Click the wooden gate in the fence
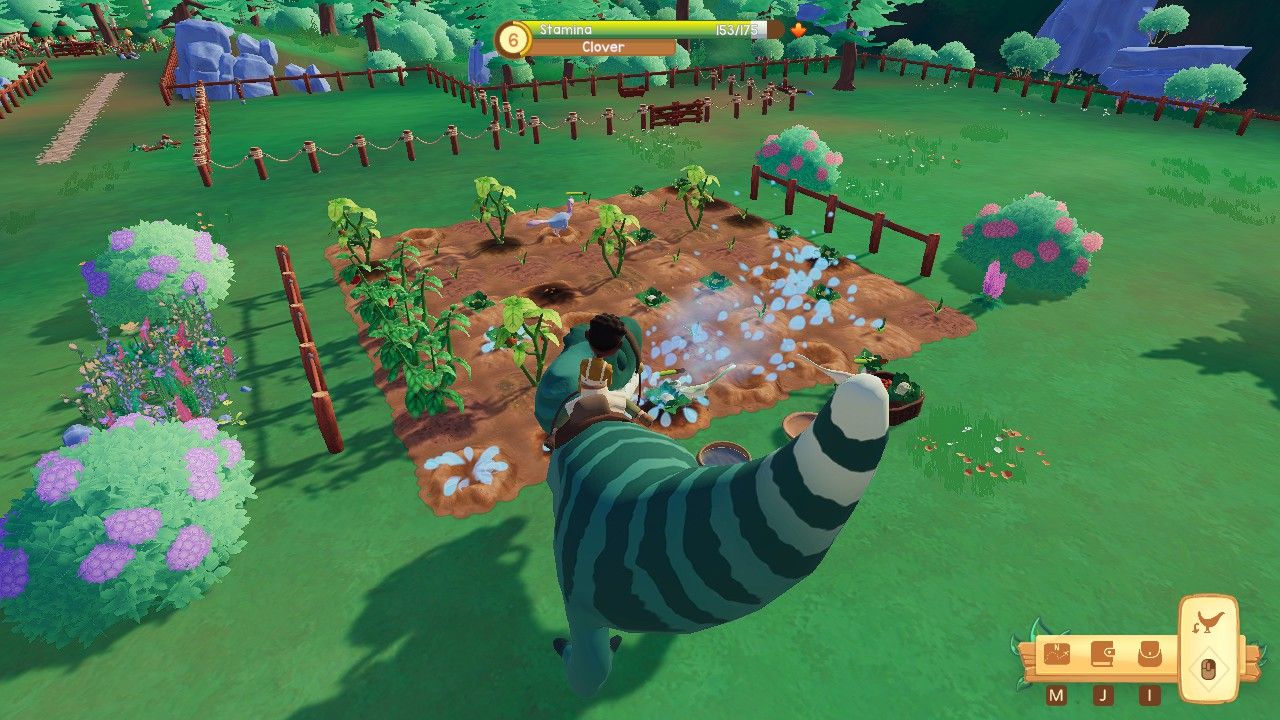1280x720 pixels. tap(679, 110)
